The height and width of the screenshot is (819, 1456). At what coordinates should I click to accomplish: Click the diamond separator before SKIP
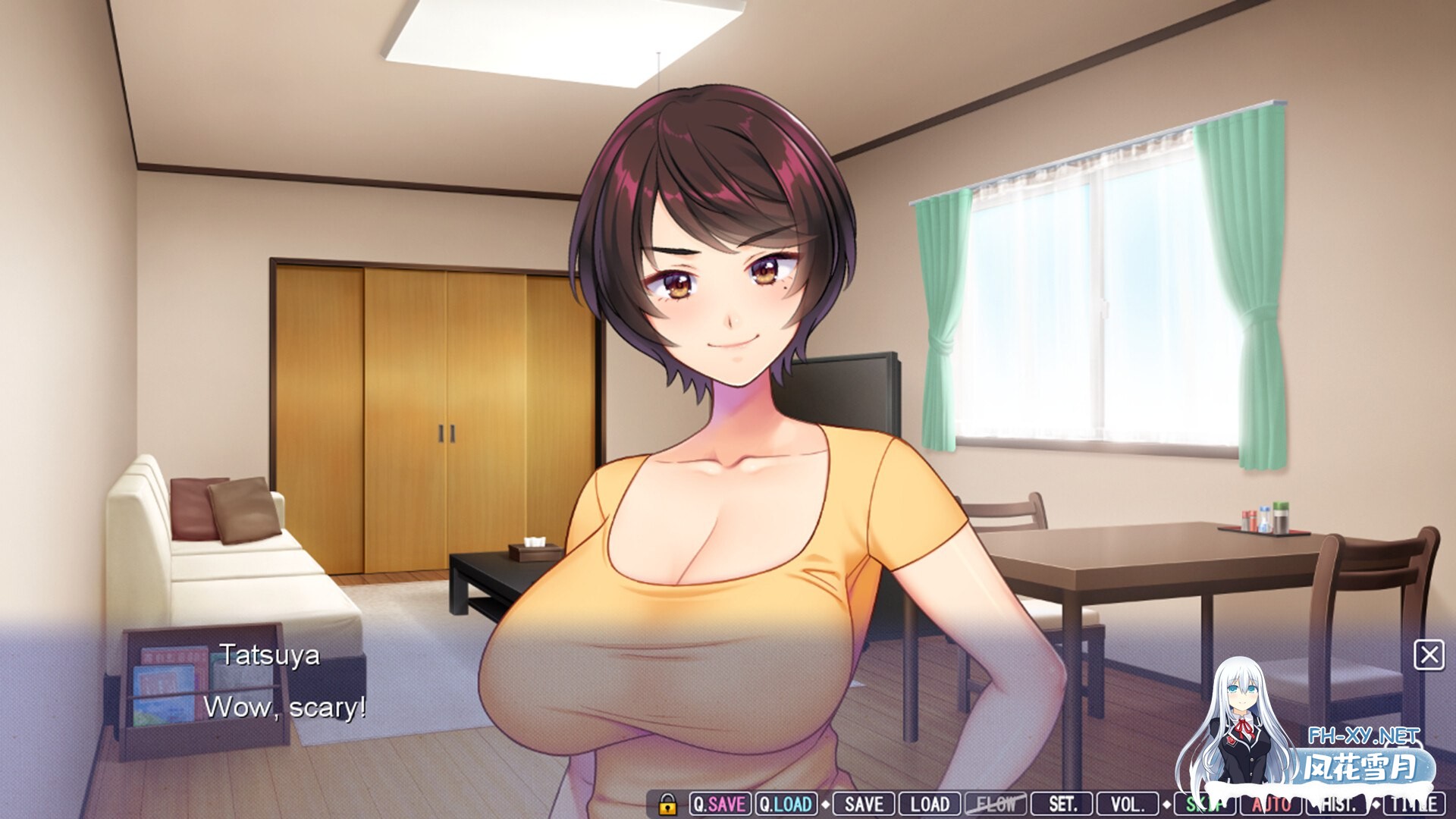[1167, 803]
